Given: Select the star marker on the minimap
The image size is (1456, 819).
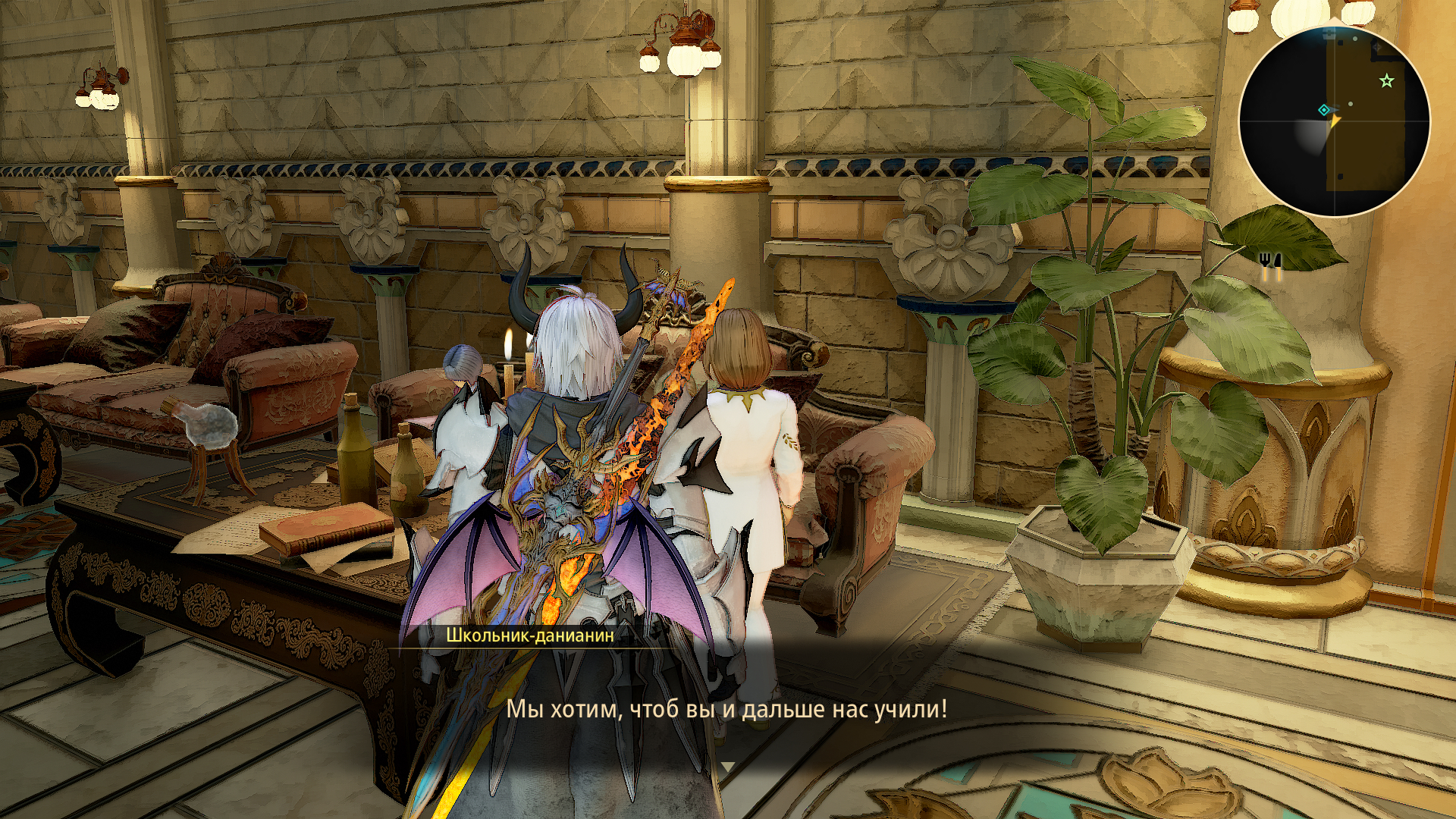Looking at the screenshot, I should (1386, 80).
